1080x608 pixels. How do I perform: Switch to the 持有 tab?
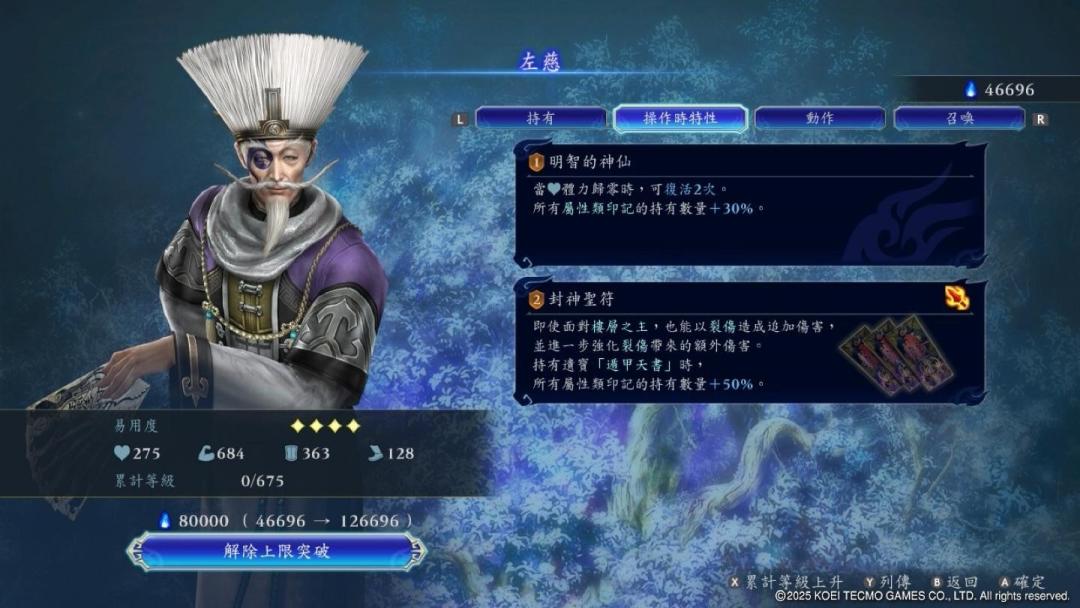[540, 118]
